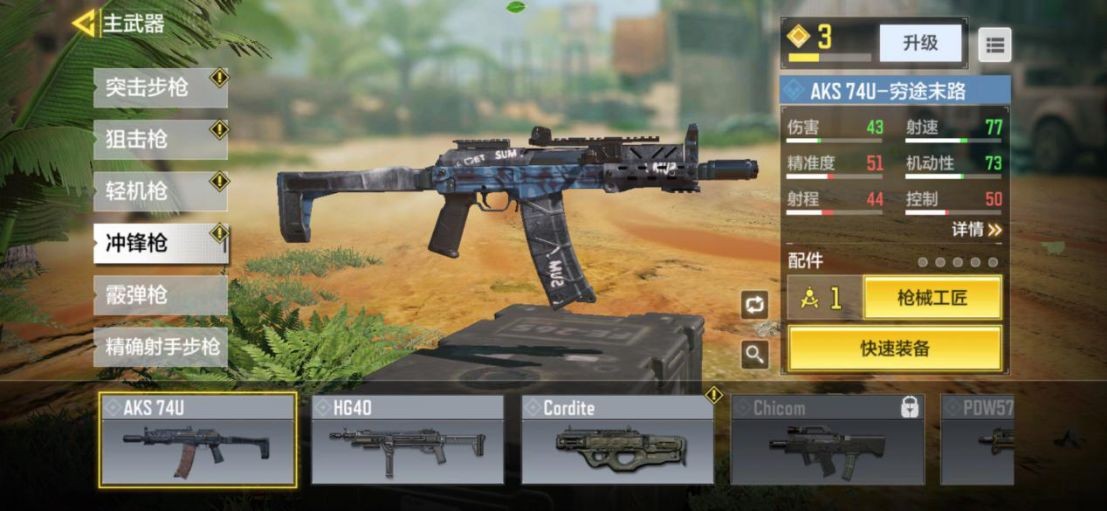This screenshot has width=1107, height=511.
Task: Show the 霰弹枪 weapon list
Action: (x=160, y=296)
